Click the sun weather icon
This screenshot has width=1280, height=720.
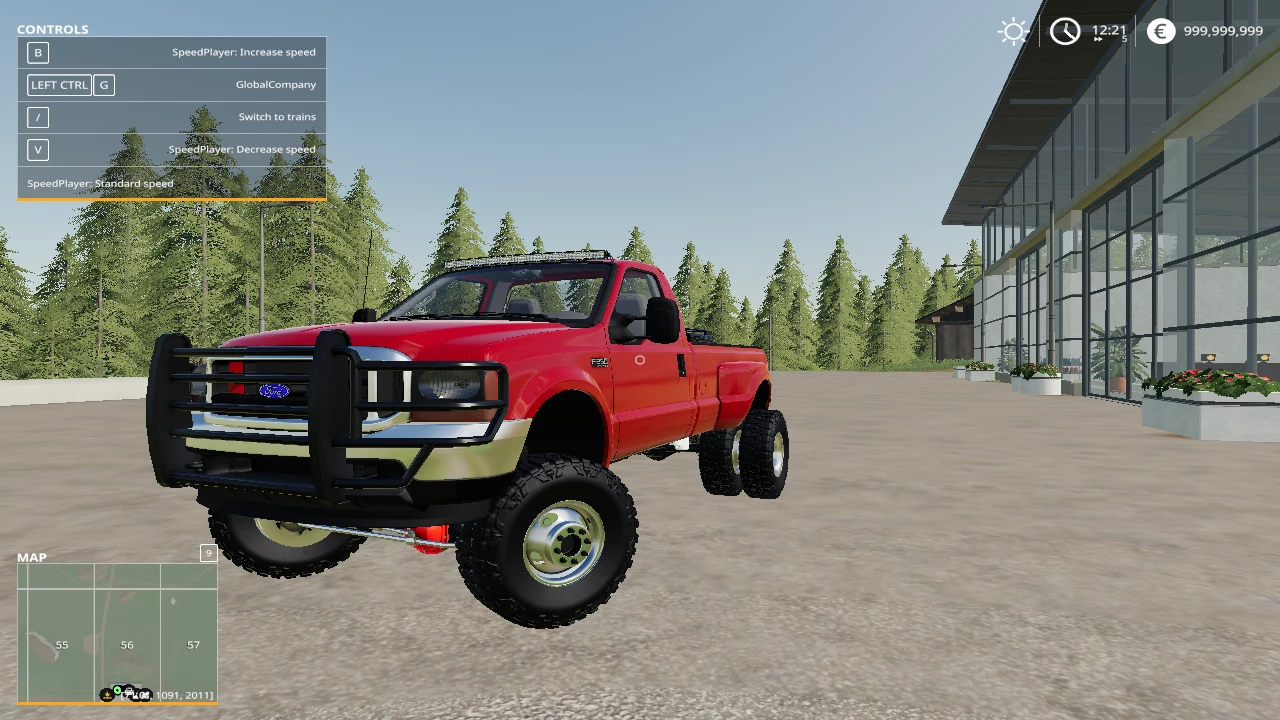point(1013,31)
